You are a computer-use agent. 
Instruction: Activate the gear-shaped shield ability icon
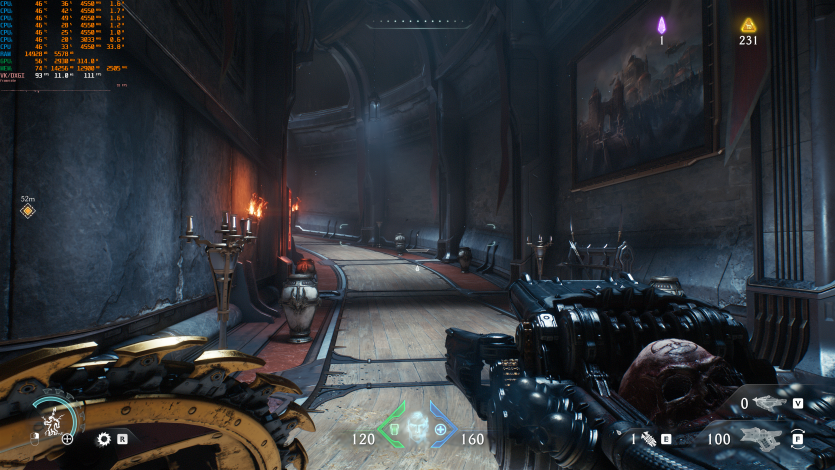104,438
